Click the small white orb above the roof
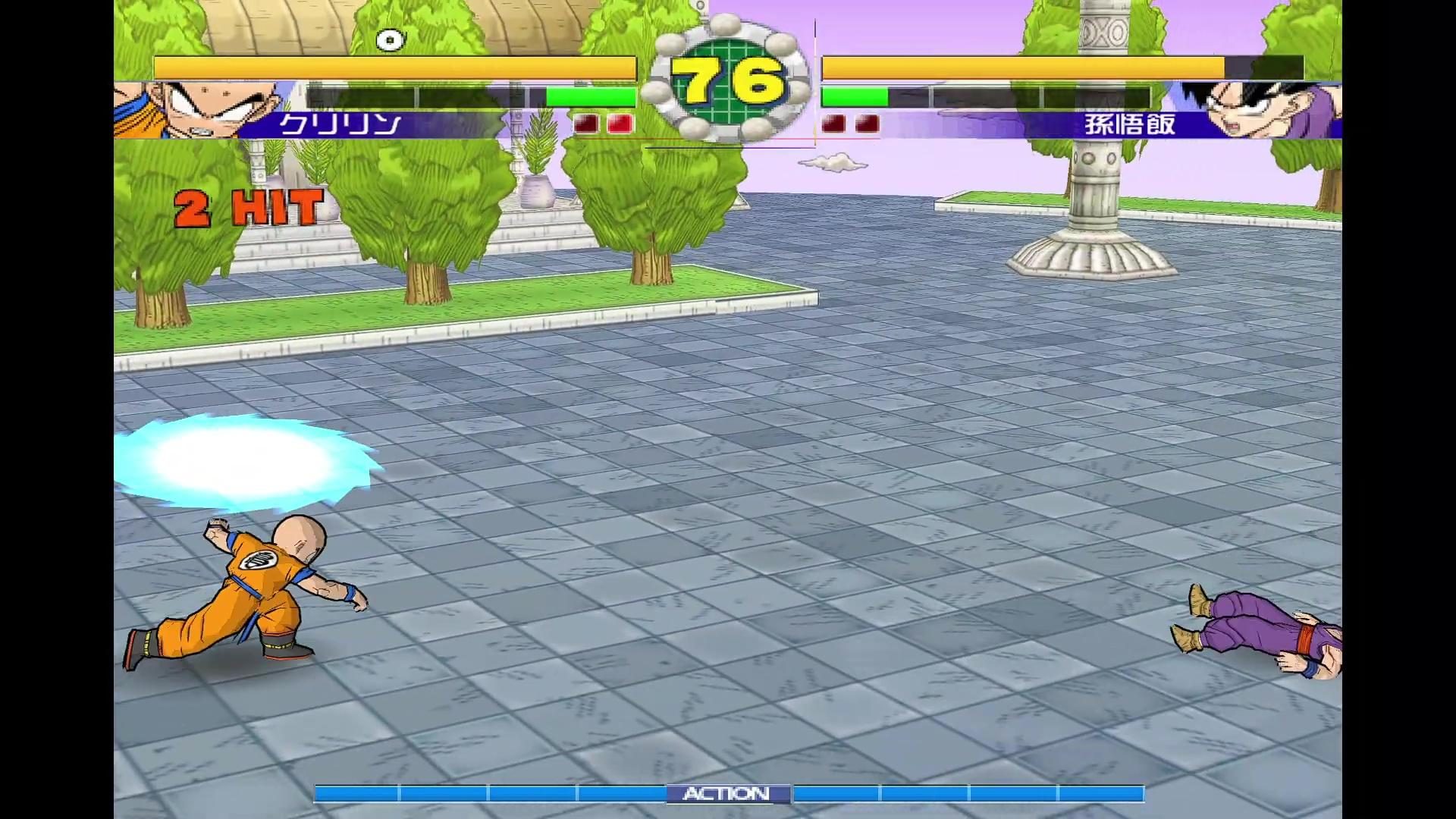The height and width of the screenshot is (819, 1456). 391,39
